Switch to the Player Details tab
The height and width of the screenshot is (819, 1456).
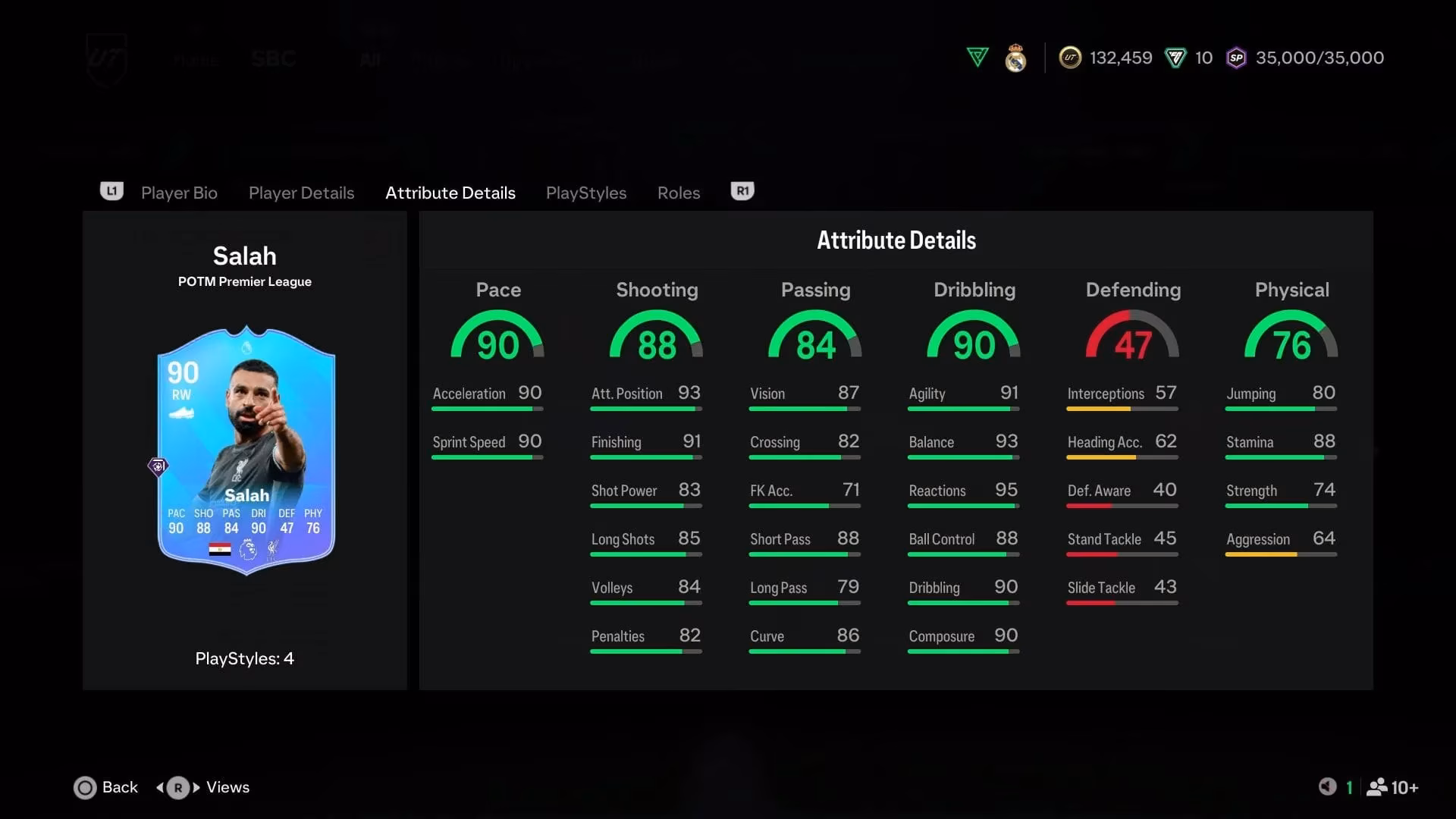301,193
